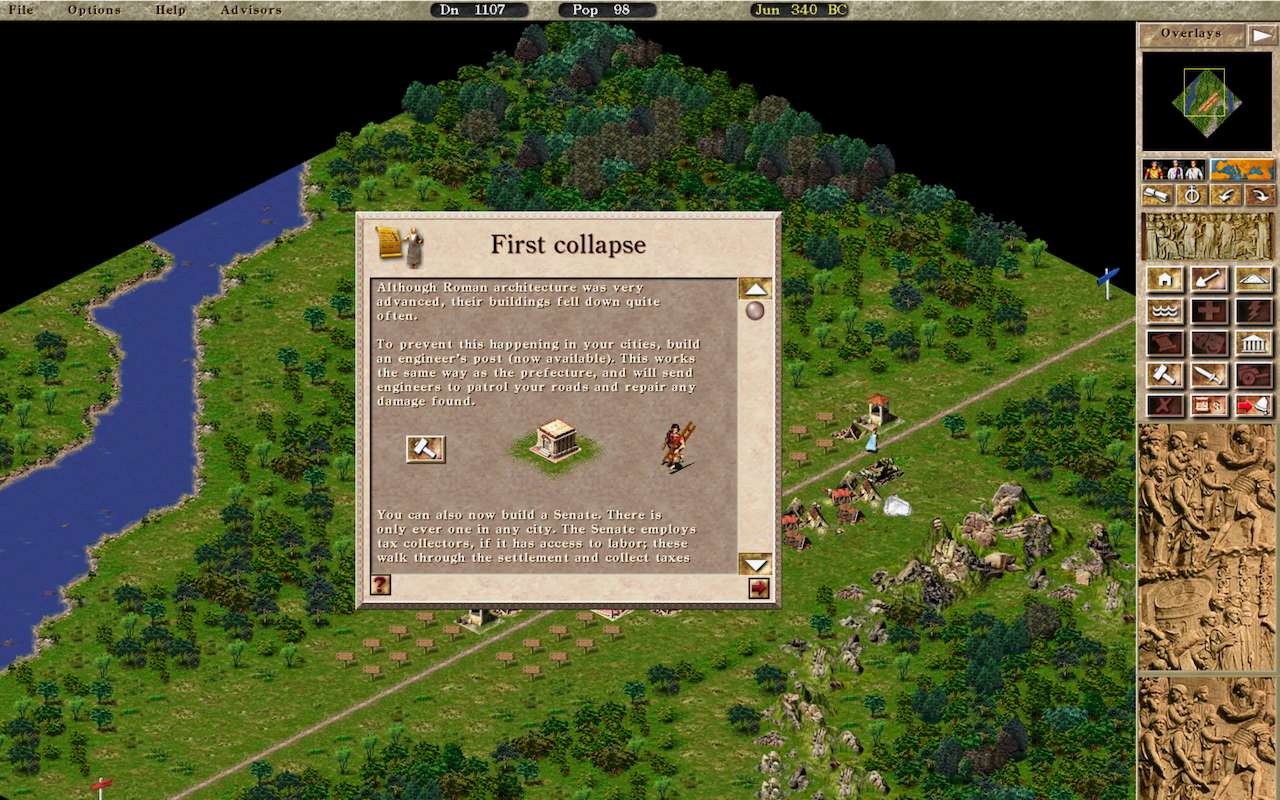Collapse the sidebar with the arrow button
The image size is (1280, 800).
[x=1263, y=34]
